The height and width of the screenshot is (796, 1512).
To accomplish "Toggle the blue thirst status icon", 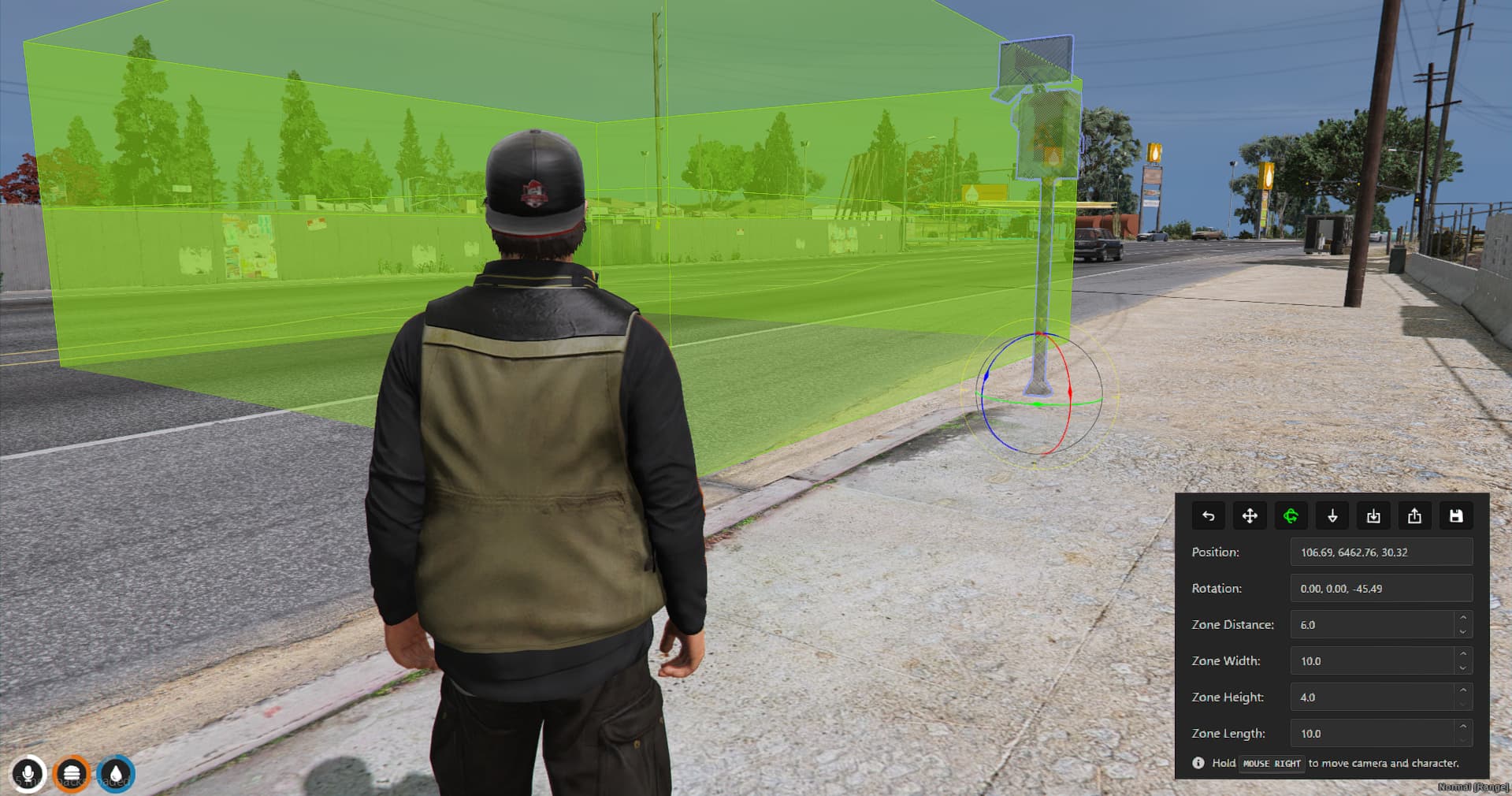I will coord(116,773).
